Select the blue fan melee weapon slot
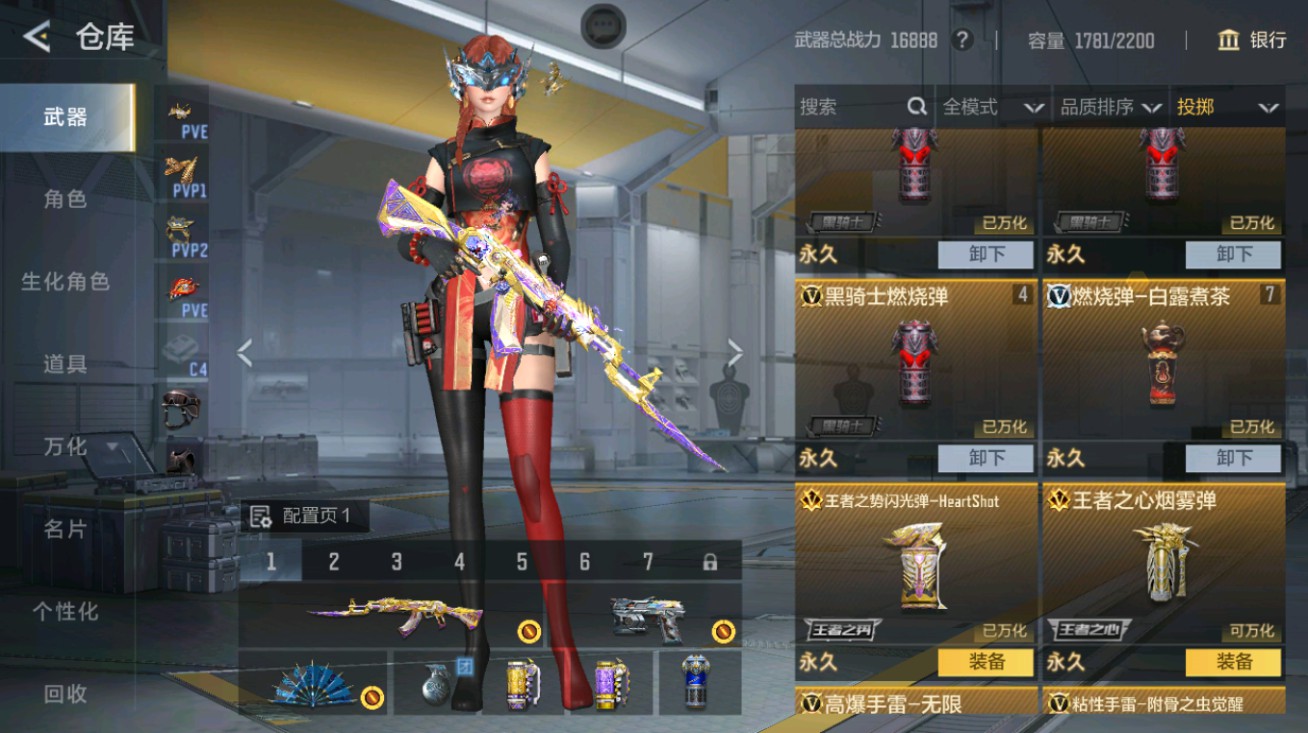Viewport: 1308px width, 733px height. [312, 683]
